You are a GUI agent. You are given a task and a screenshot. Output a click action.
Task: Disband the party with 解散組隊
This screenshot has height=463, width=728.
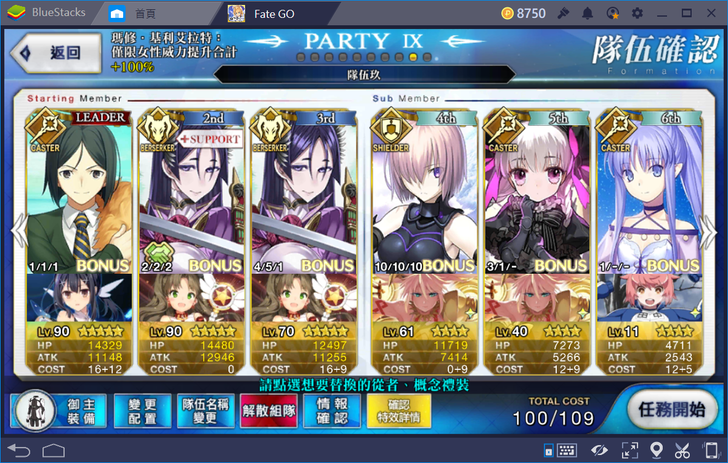[268, 410]
